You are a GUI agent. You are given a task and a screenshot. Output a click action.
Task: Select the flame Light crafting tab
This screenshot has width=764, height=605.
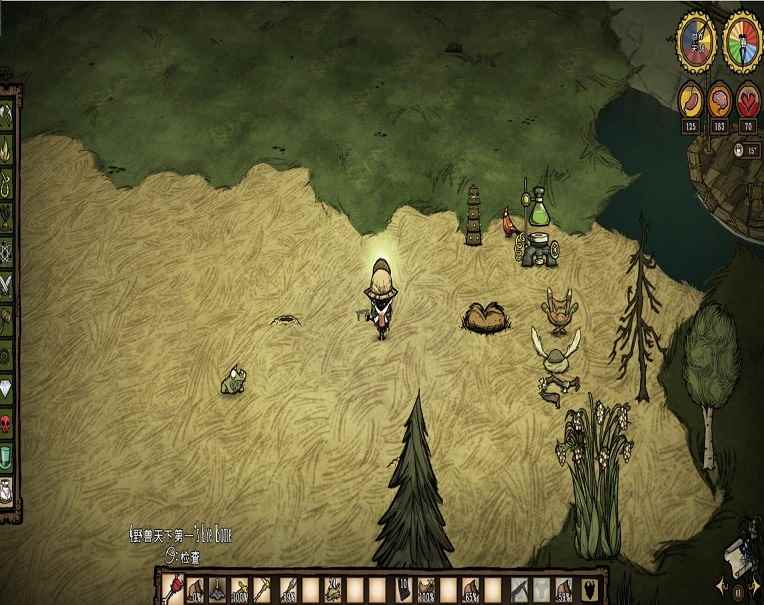click(x=6, y=150)
